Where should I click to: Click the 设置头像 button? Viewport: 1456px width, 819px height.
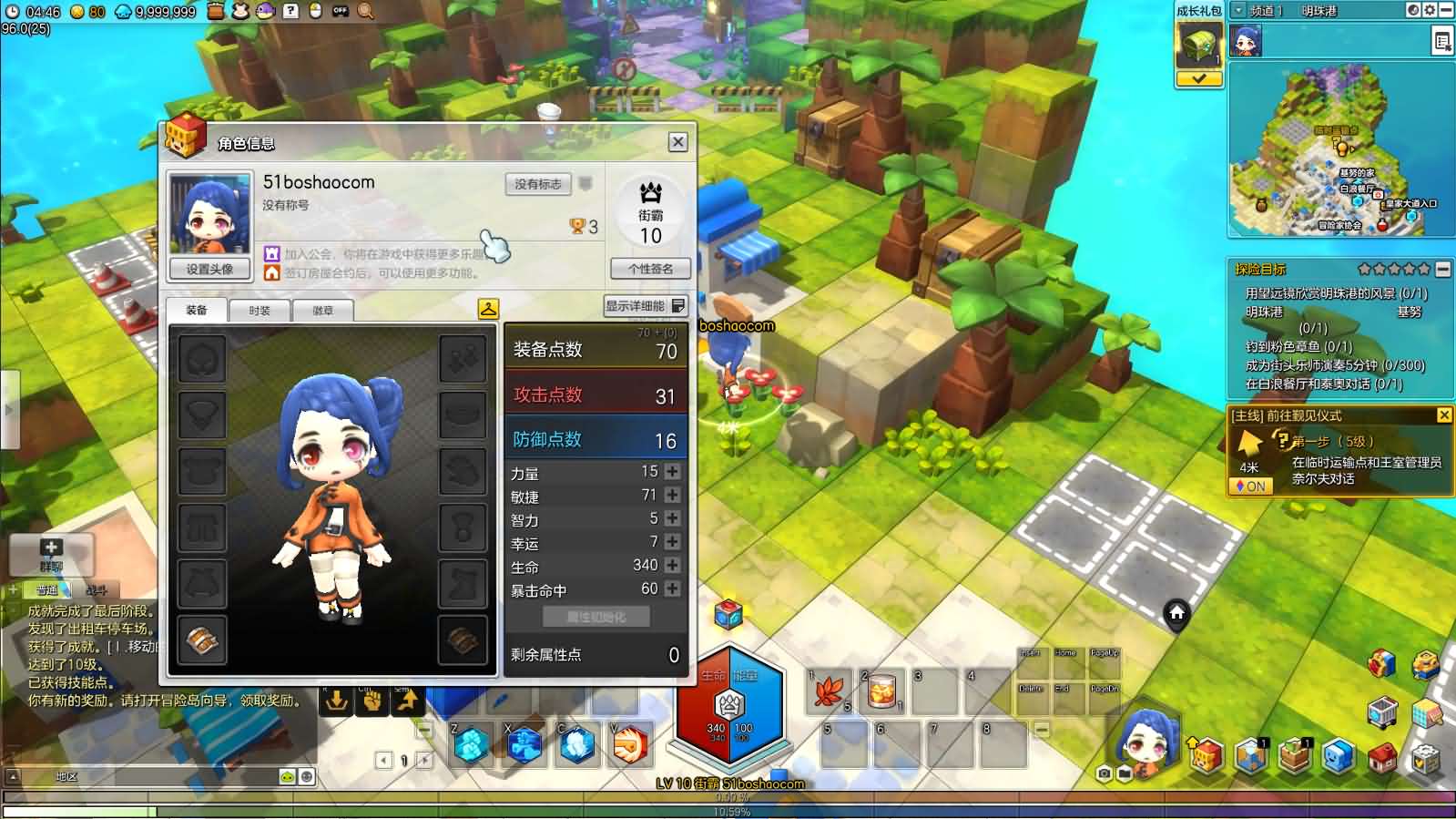coord(208,269)
